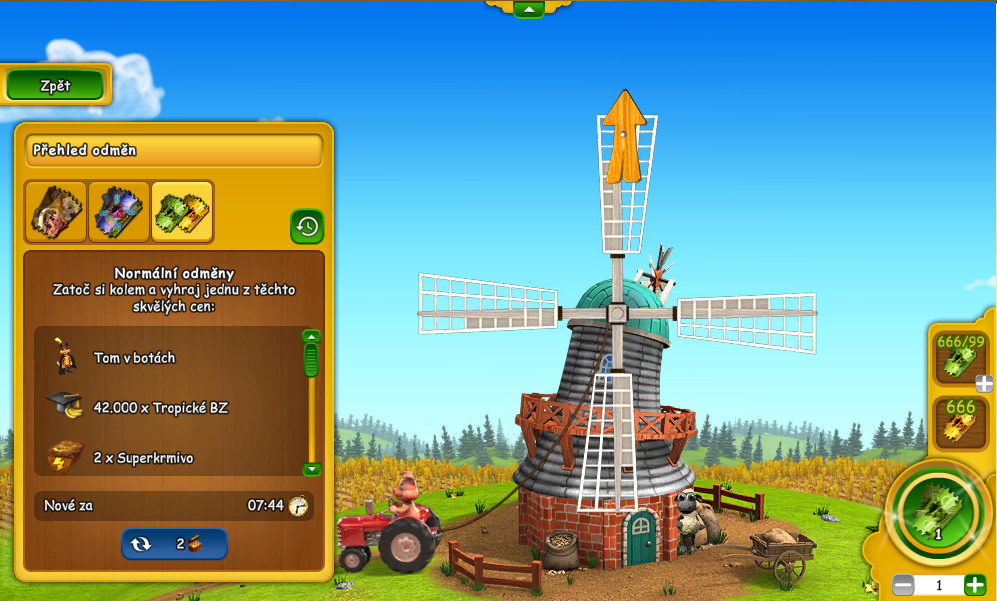Switch to the purple reward tab
997x601 pixels.
[119, 211]
